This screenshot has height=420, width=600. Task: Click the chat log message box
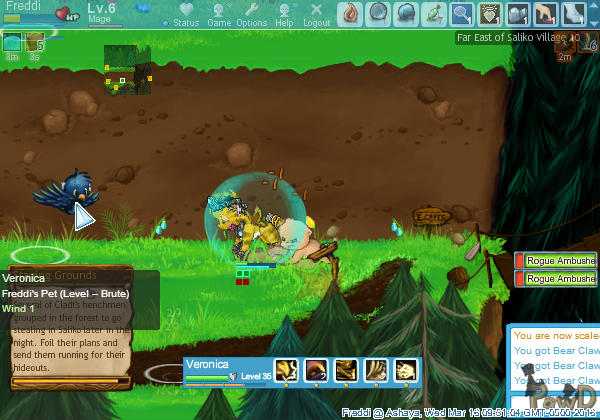coord(555,370)
